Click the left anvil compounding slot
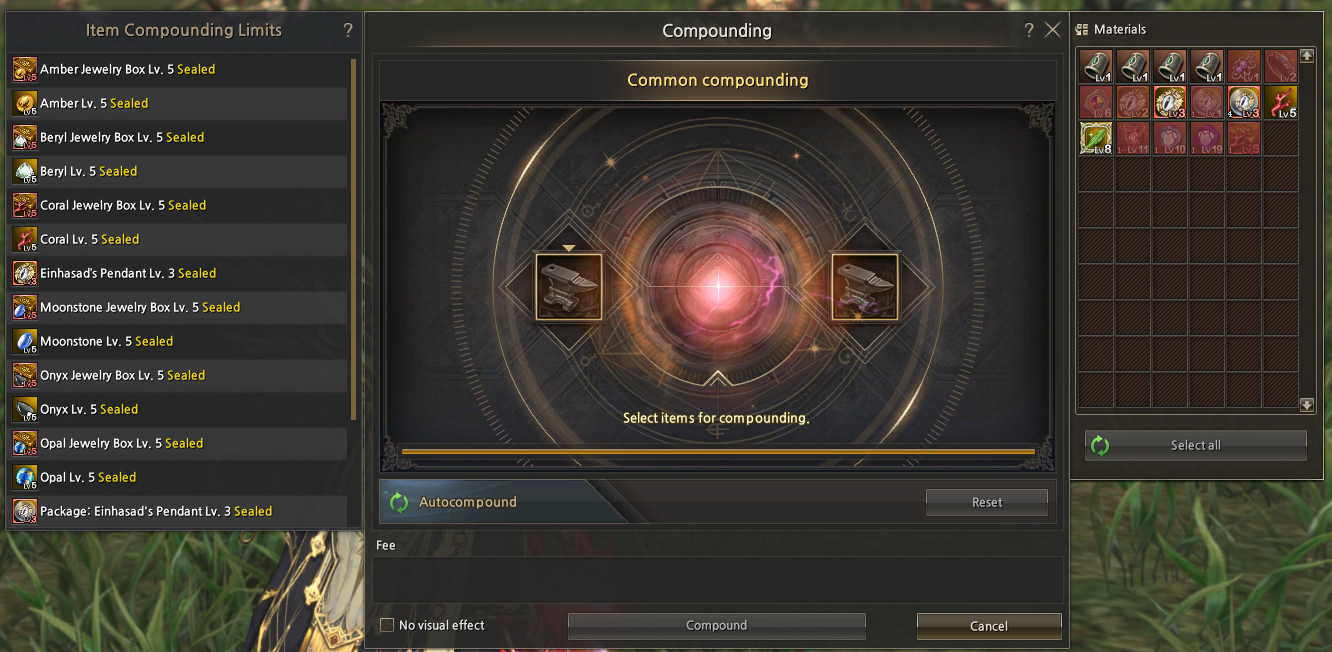This screenshot has height=652, width=1332. 569,287
